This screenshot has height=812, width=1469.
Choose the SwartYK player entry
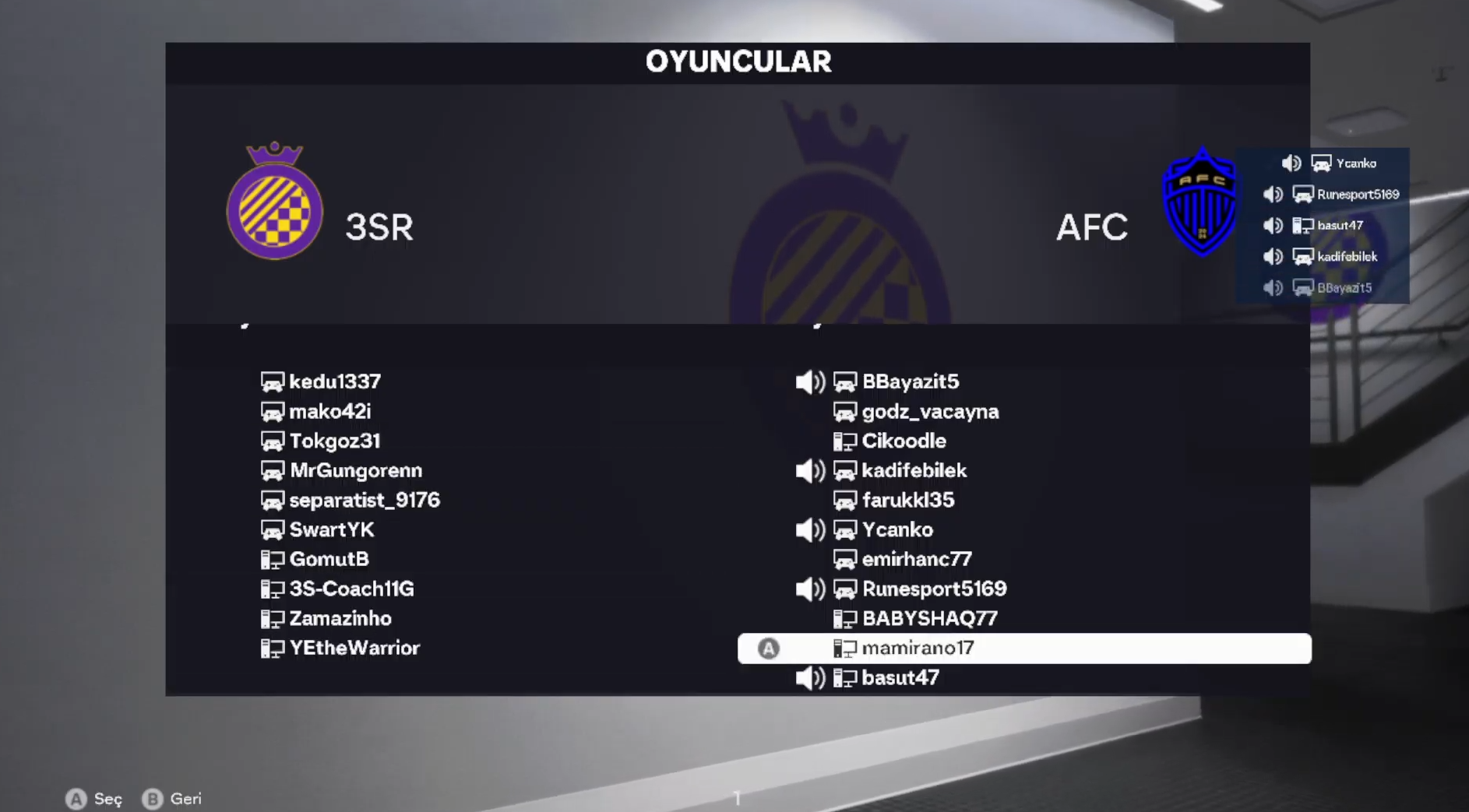[x=331, y=529]
